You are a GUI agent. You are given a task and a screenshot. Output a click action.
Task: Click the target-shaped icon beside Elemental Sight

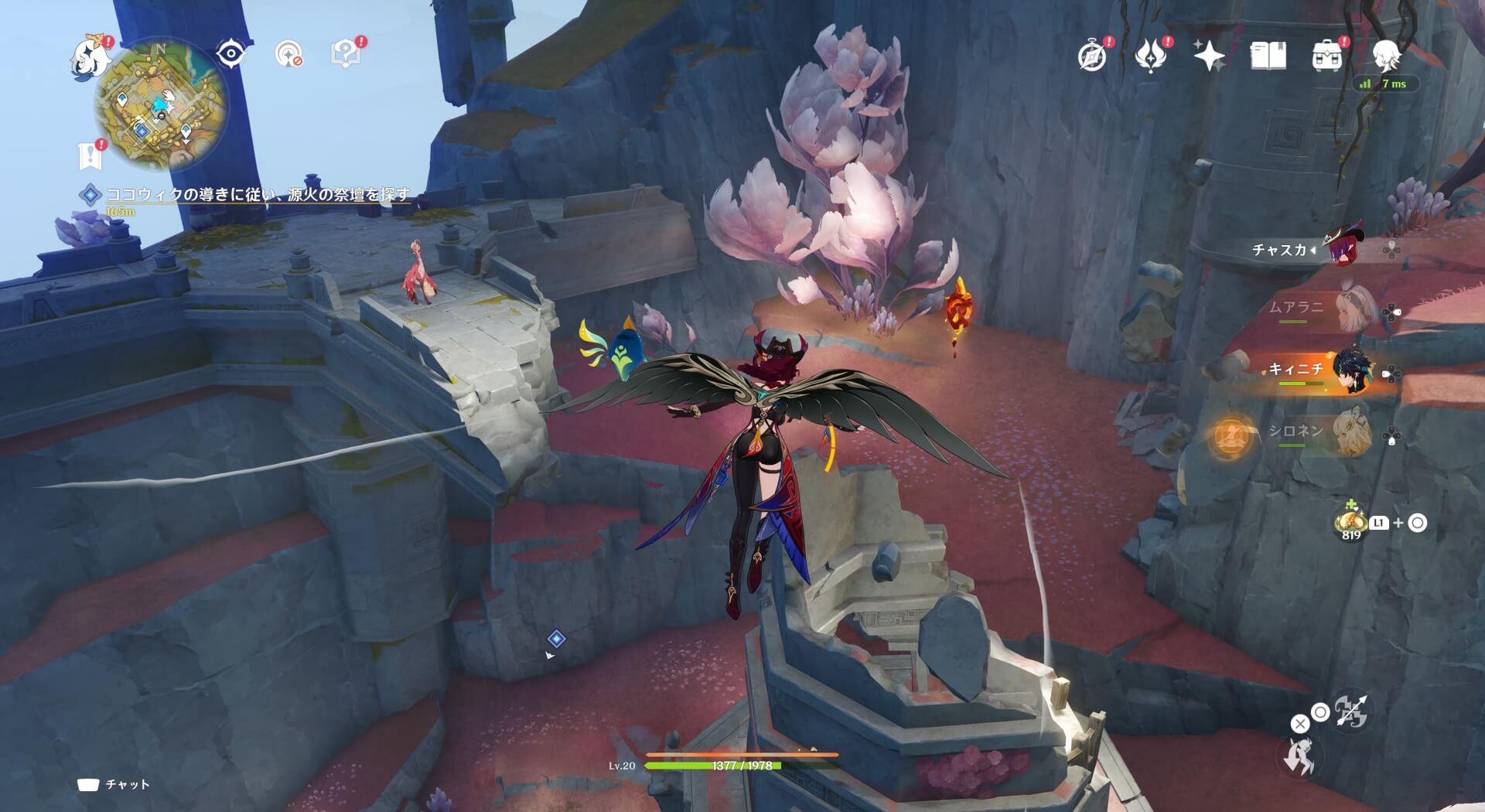click(x=288, y=53)
